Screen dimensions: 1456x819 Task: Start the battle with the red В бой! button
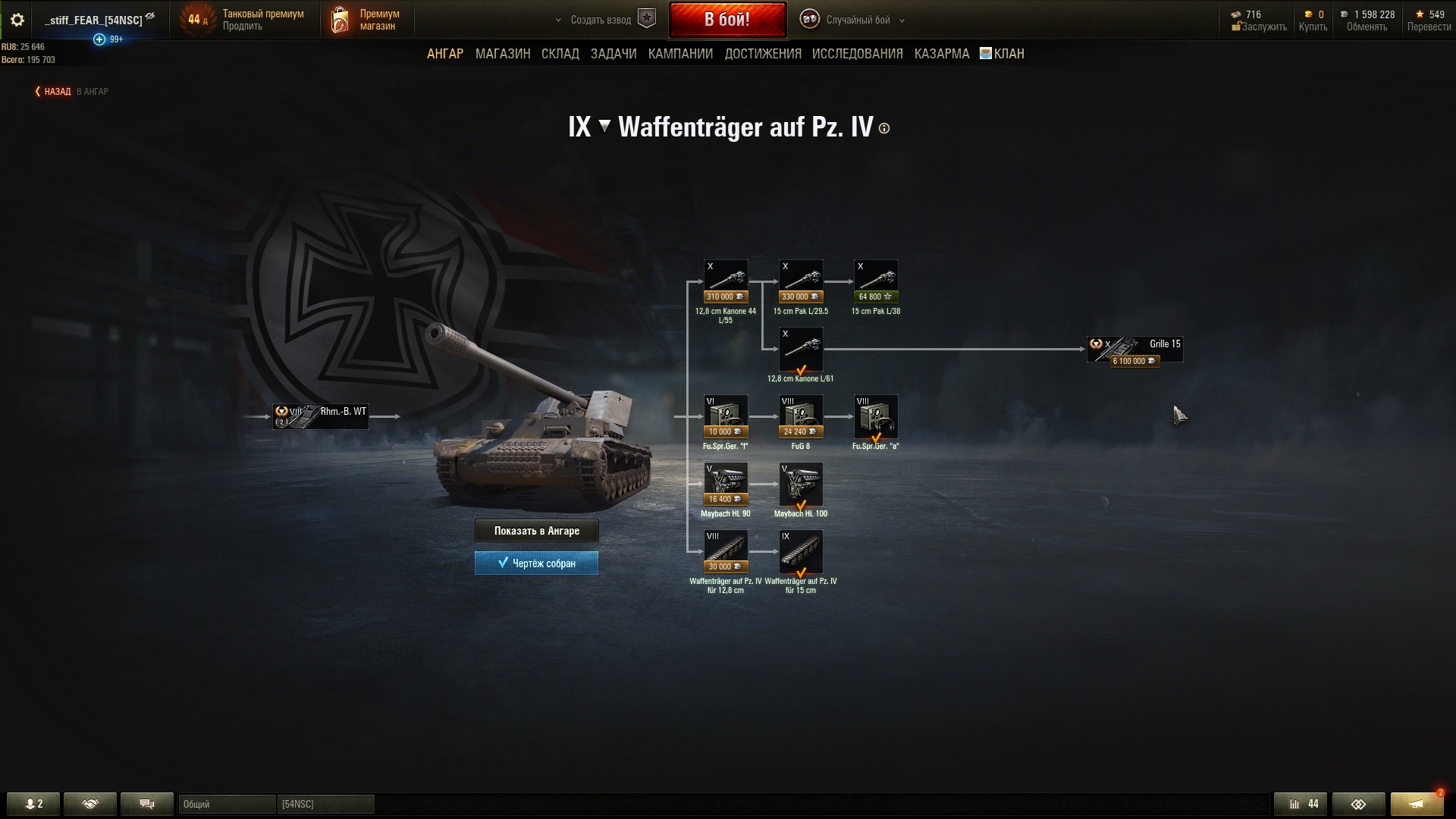[727, 20]
